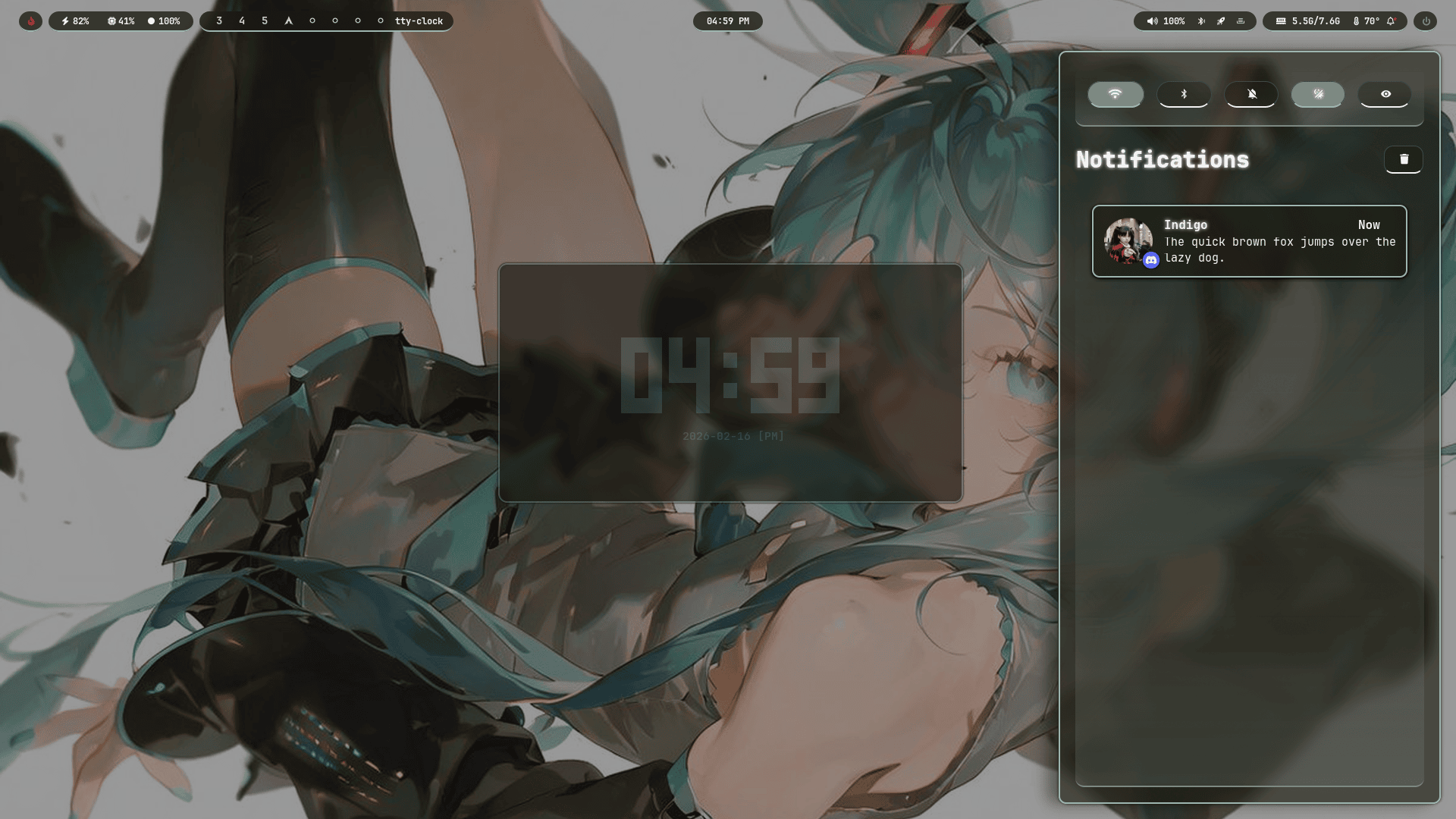Viewport: 1456px width, 819px height.
Task: Open the 04:59 PM clock widget
Action: 727,20
